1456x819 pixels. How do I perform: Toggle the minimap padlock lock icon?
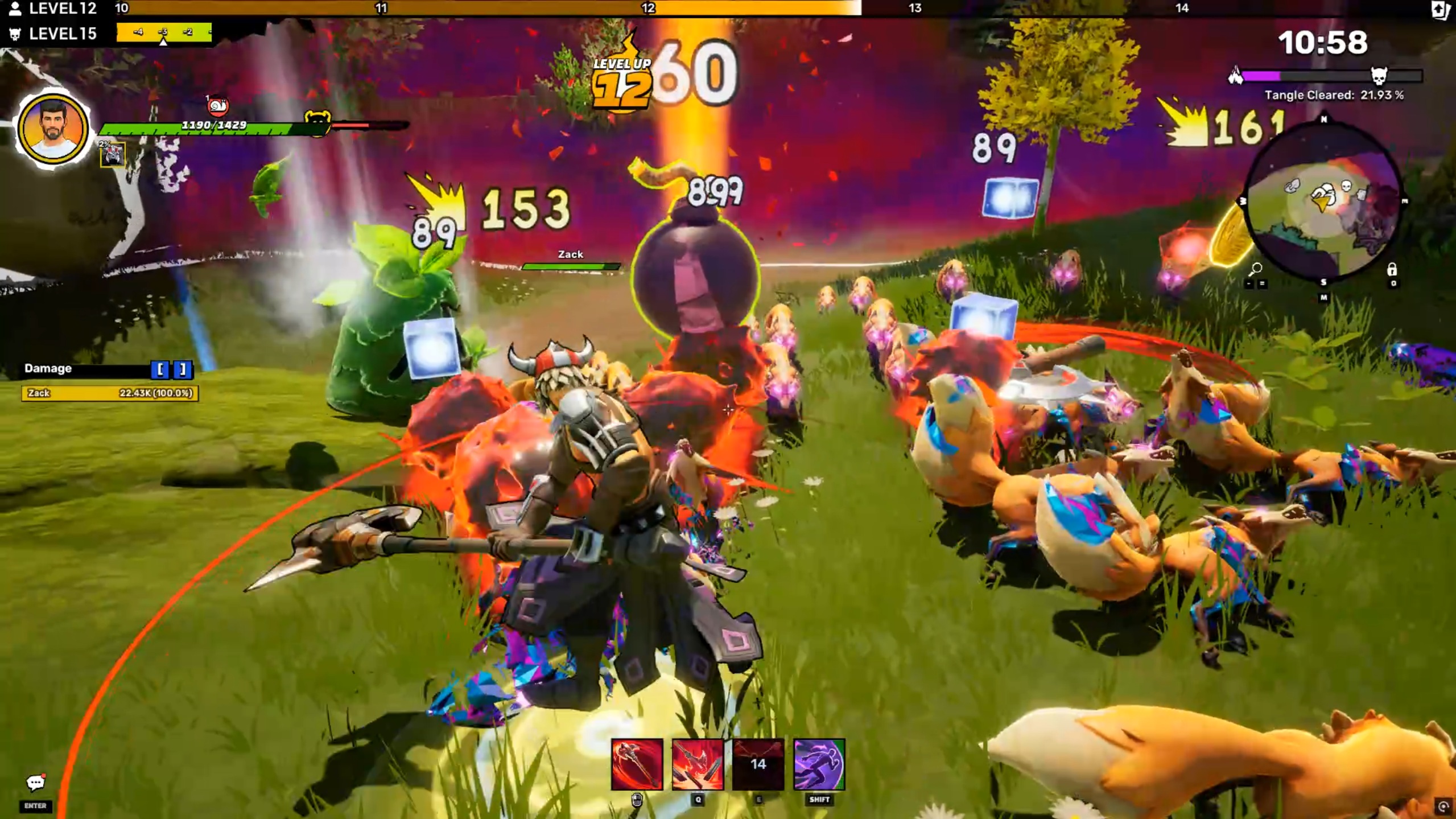(1392, 269)
